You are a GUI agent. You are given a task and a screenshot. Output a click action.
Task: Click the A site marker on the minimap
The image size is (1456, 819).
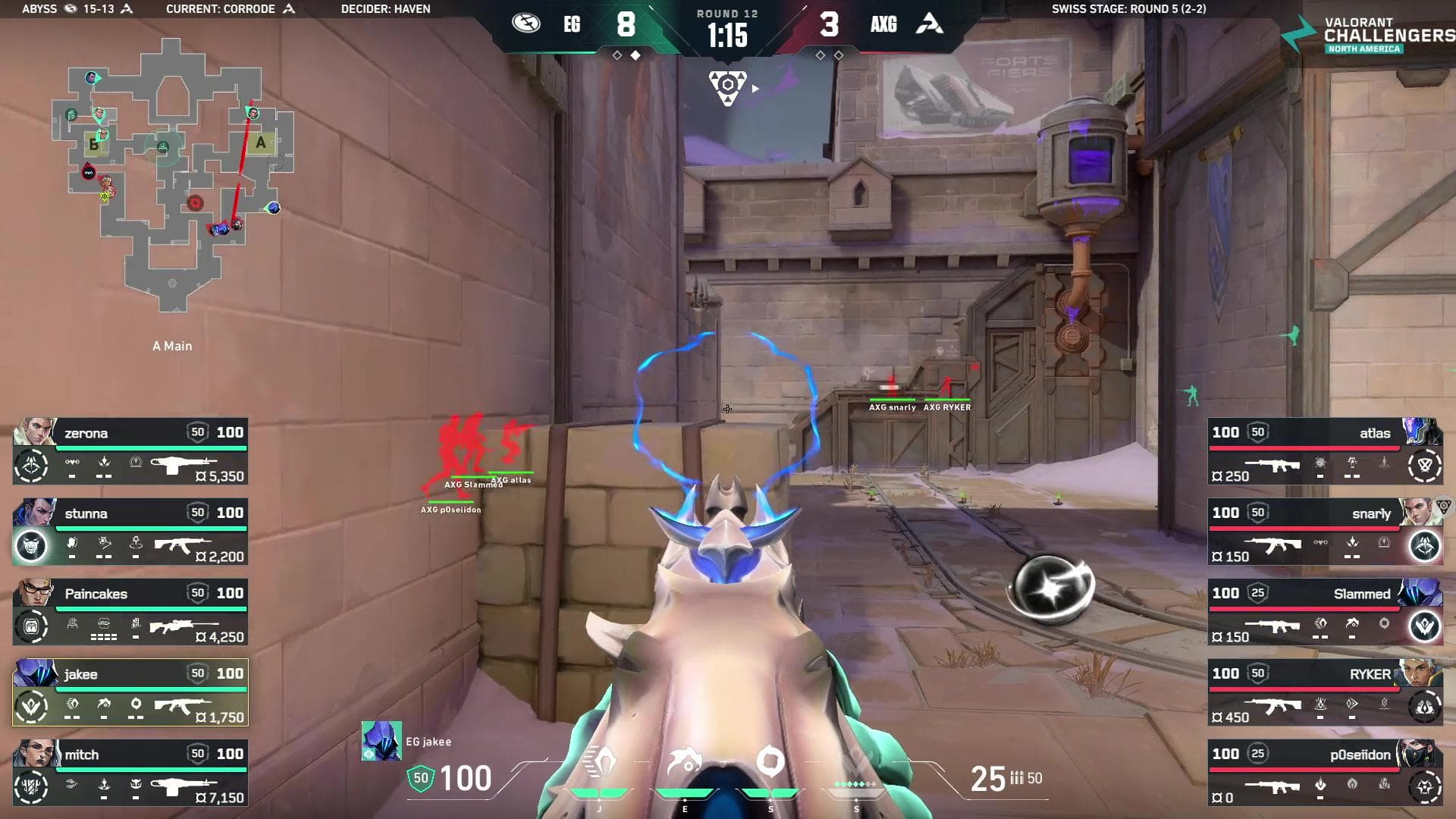[261, 143]
